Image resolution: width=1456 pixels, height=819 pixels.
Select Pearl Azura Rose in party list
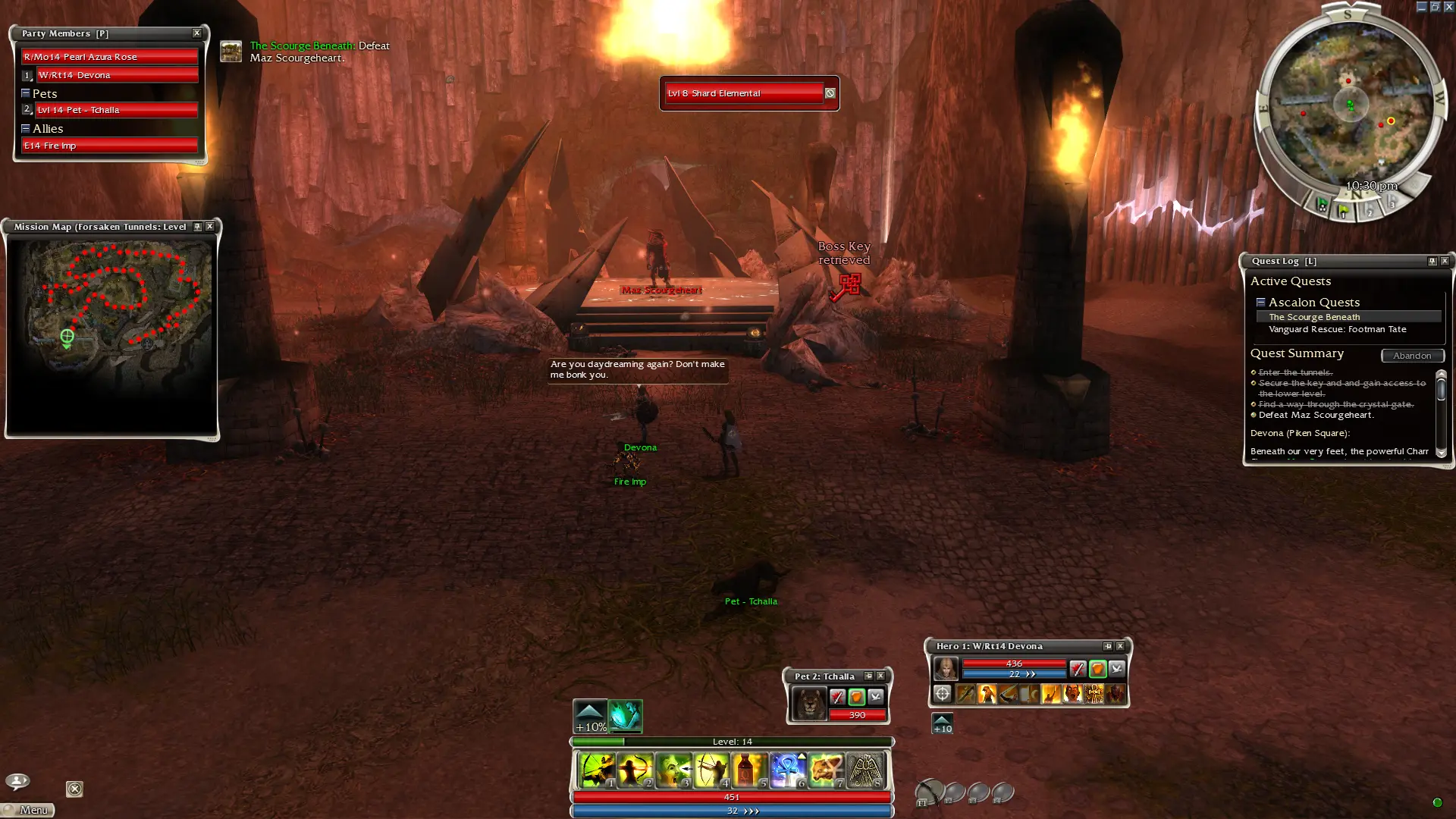[x=110, y=57]
